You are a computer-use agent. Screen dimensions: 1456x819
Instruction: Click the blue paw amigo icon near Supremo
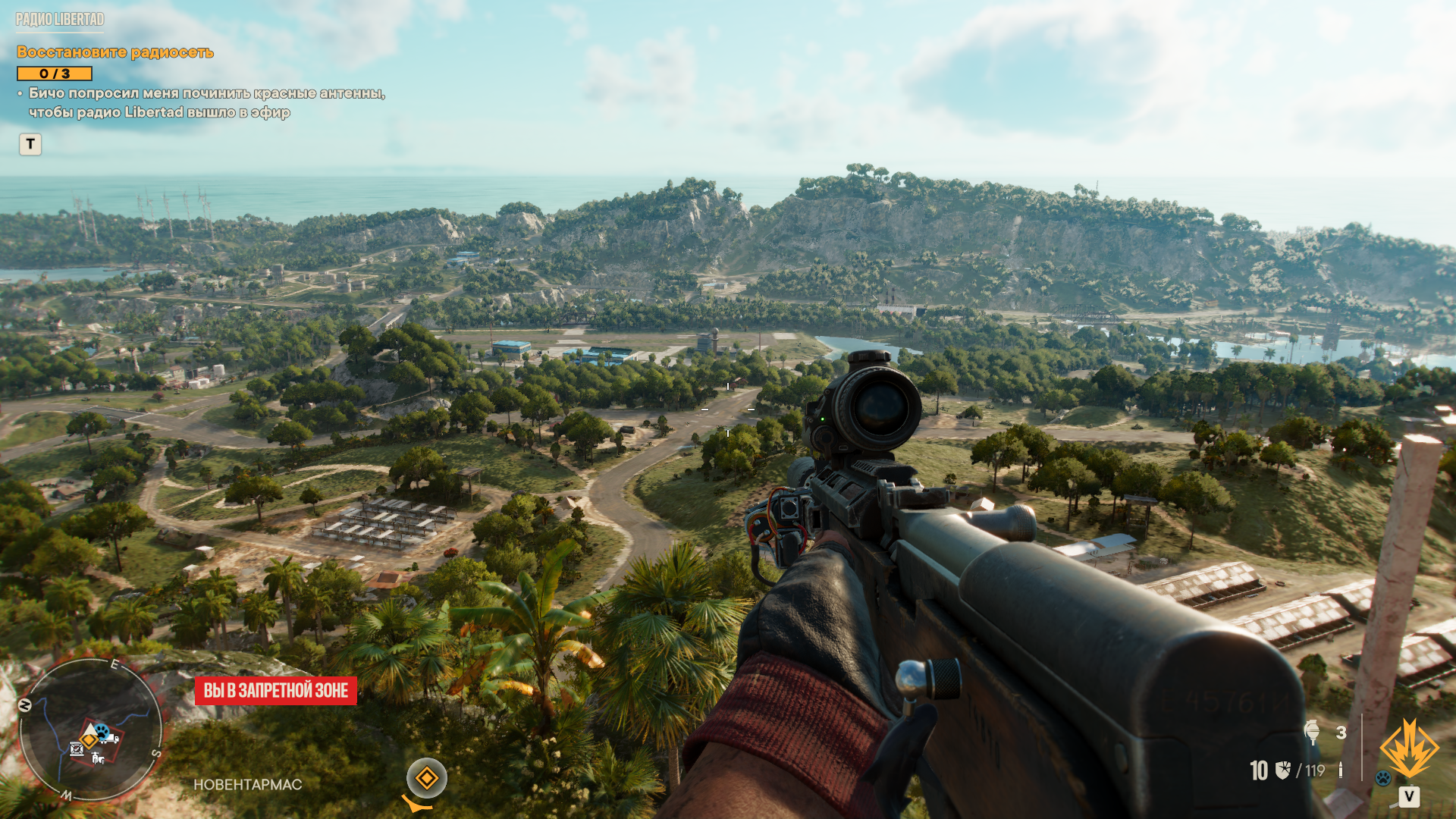tap(1383, 778)
